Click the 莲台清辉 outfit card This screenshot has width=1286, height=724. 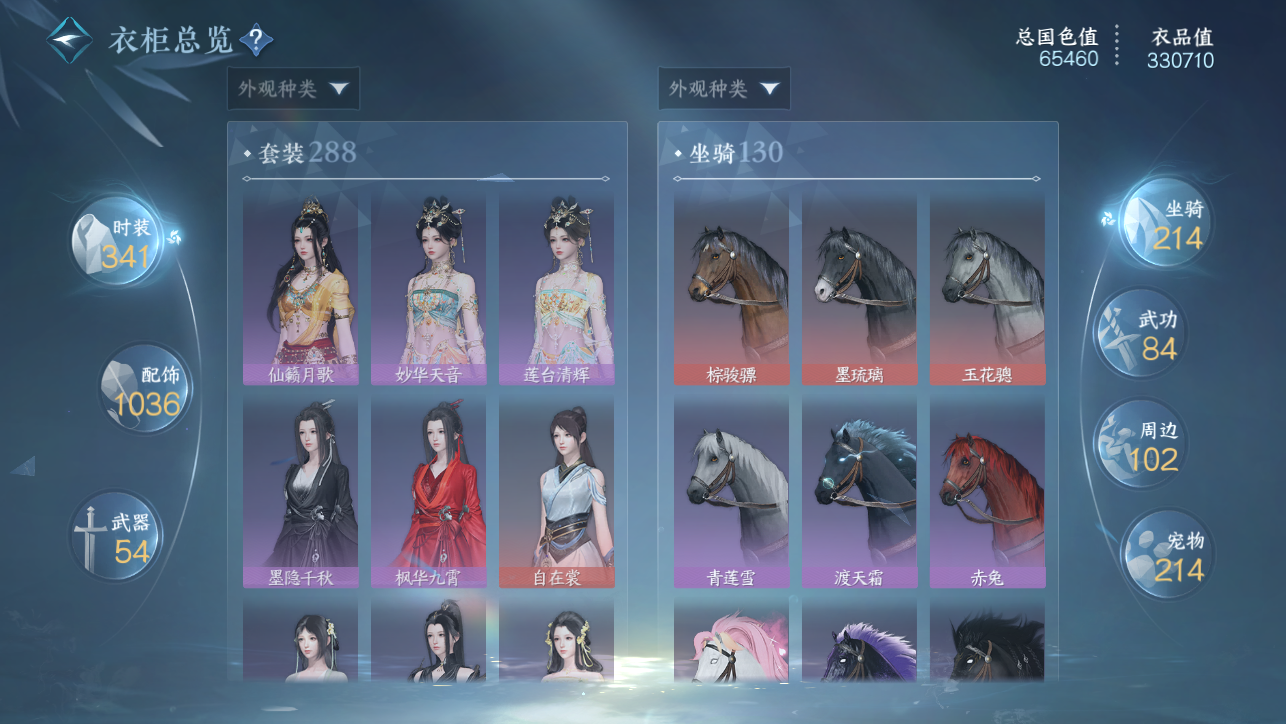[557, 289]
